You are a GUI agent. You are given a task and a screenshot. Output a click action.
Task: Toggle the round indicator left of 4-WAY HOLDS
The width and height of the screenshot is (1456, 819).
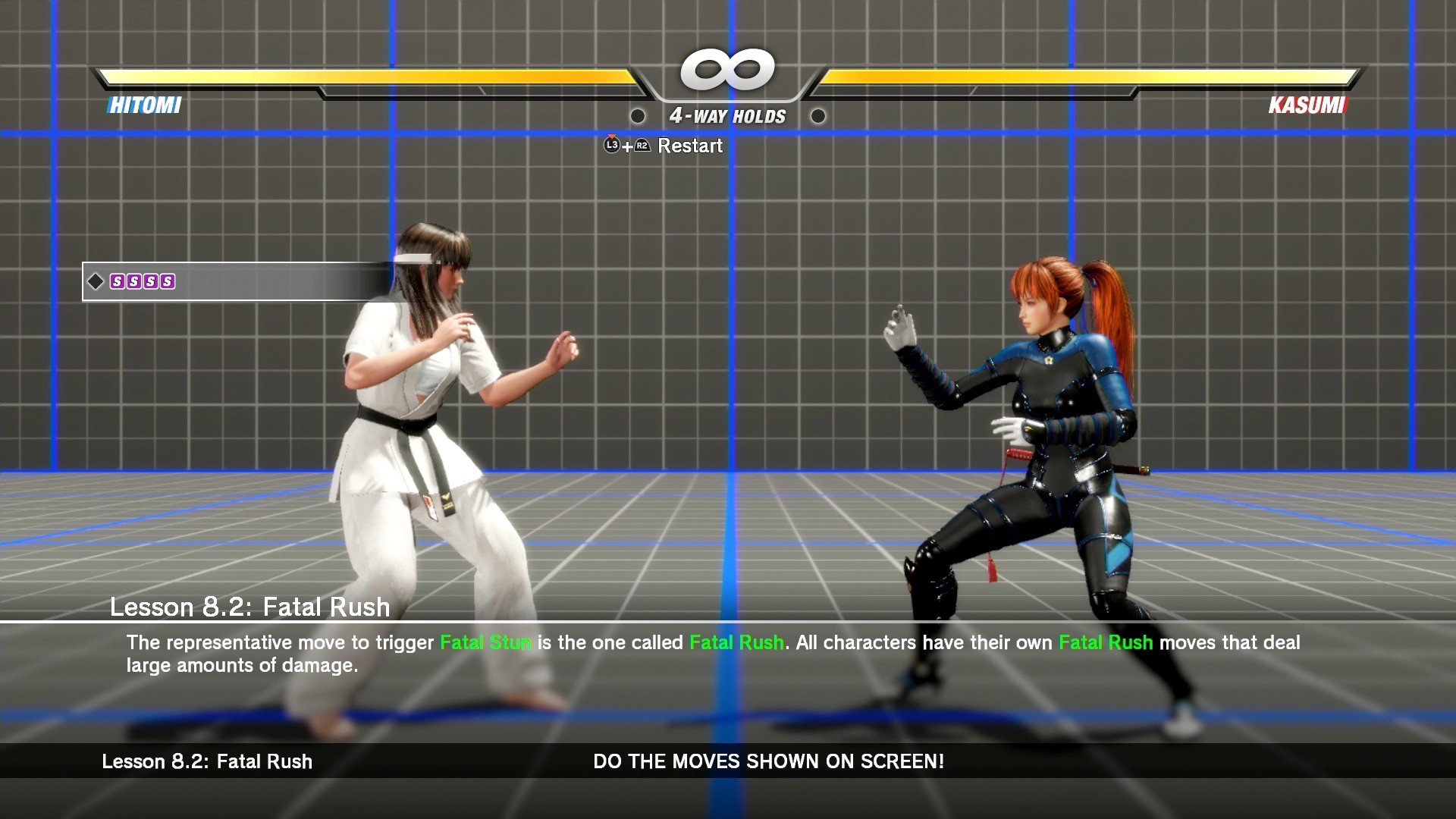[638, 117]
